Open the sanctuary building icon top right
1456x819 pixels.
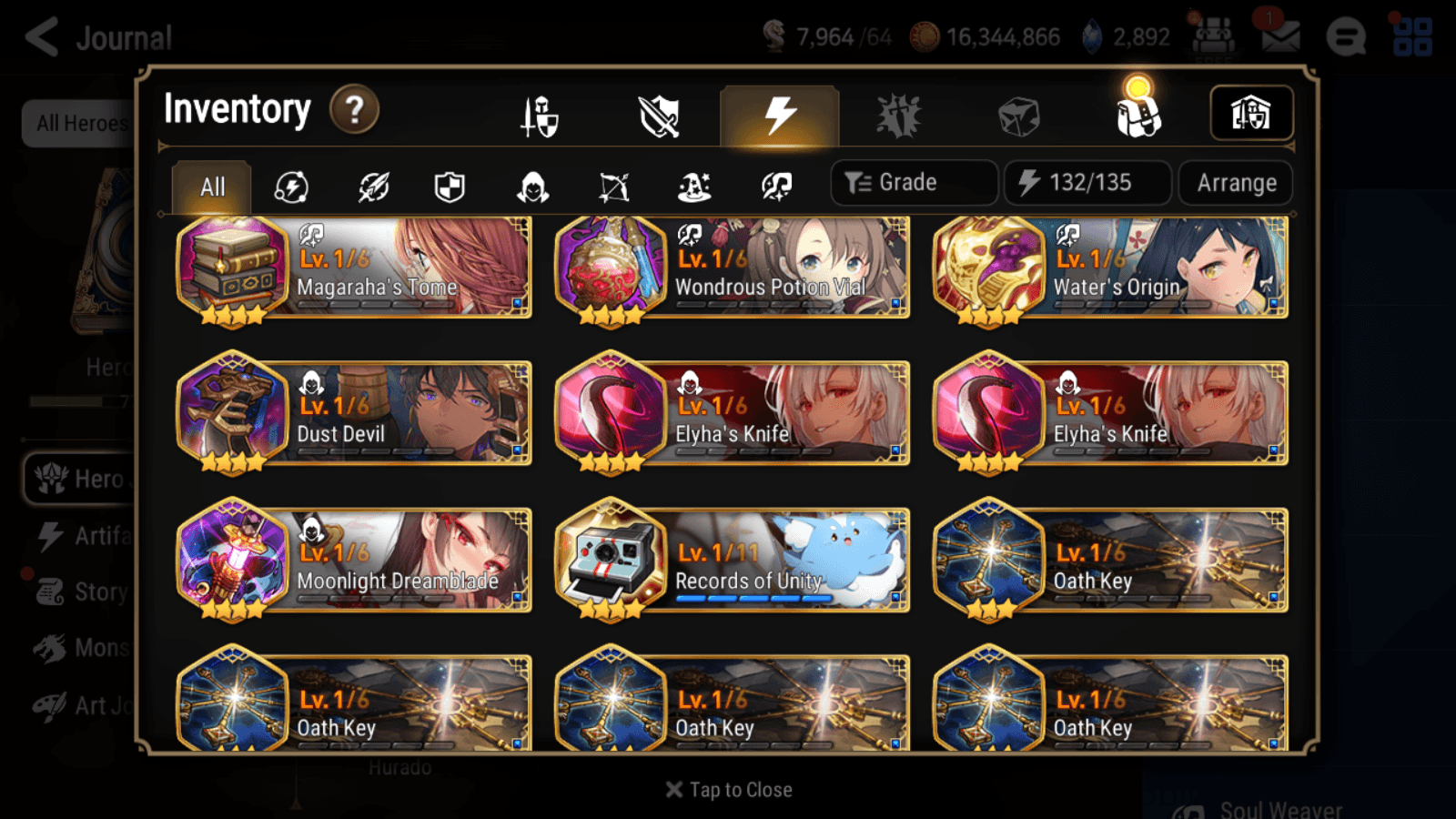point(1251,113)
